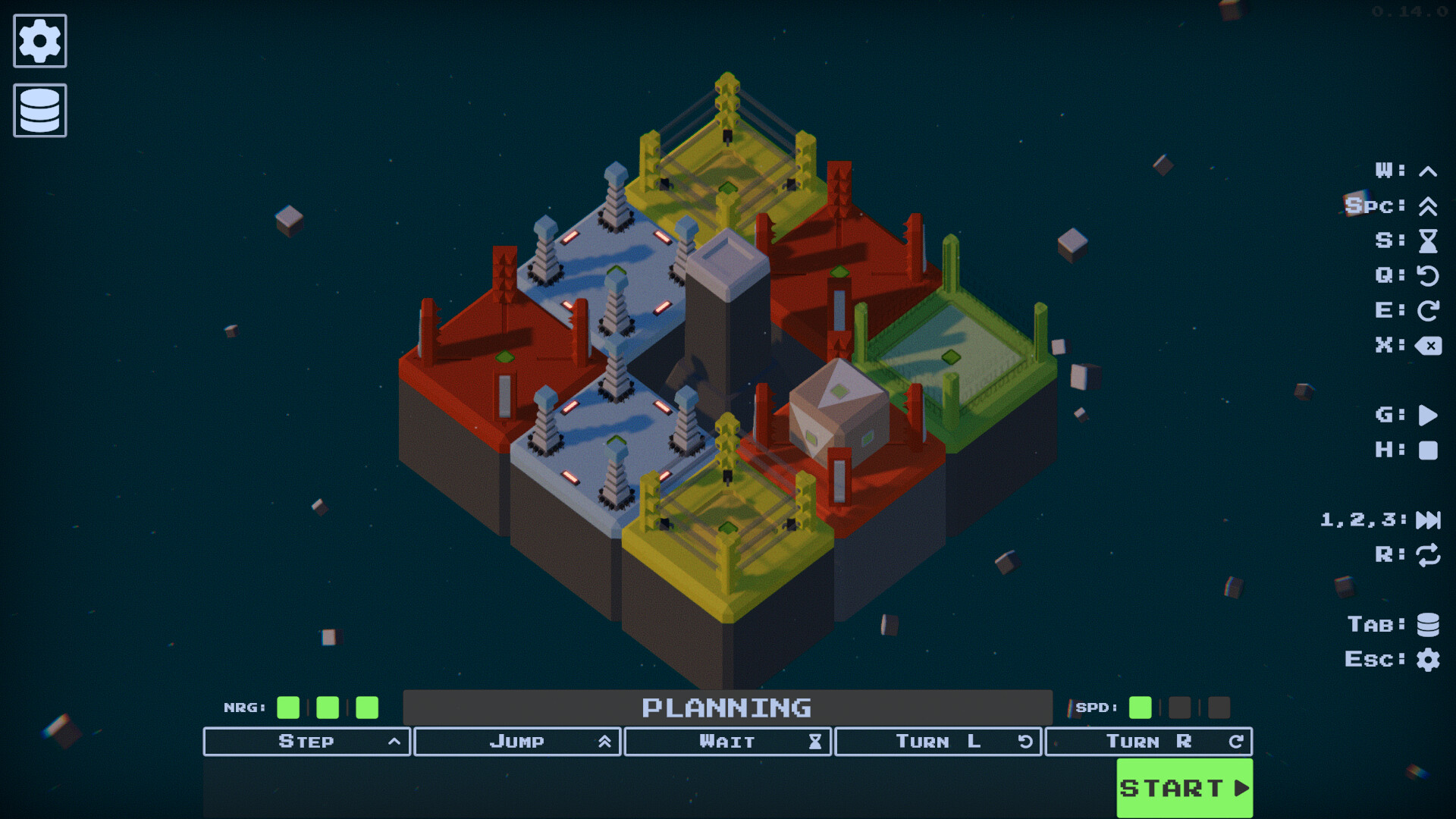Toggle the first NRG energy box
The width and height of the screenshot is (1456, 819).
[x=288, y=708]
